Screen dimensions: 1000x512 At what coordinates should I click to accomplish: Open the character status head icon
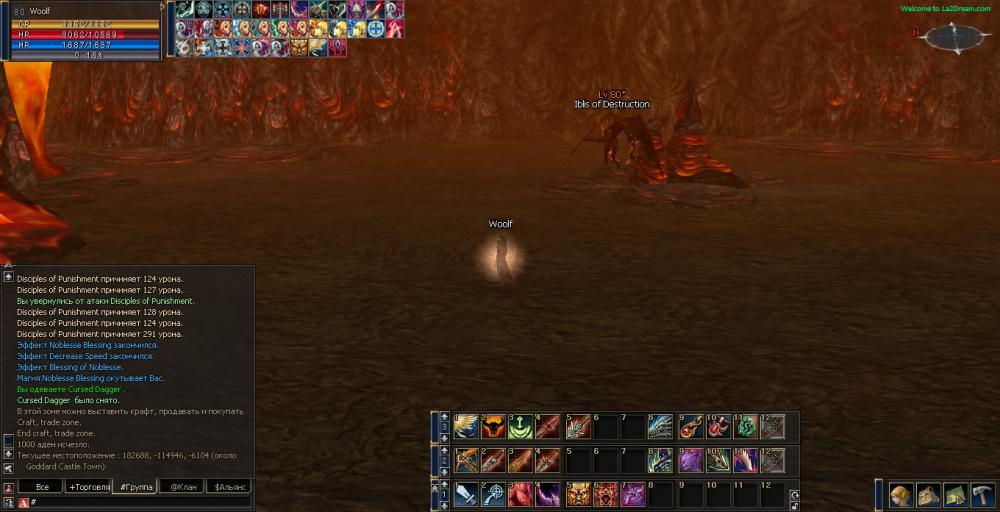tap(902, 496)
